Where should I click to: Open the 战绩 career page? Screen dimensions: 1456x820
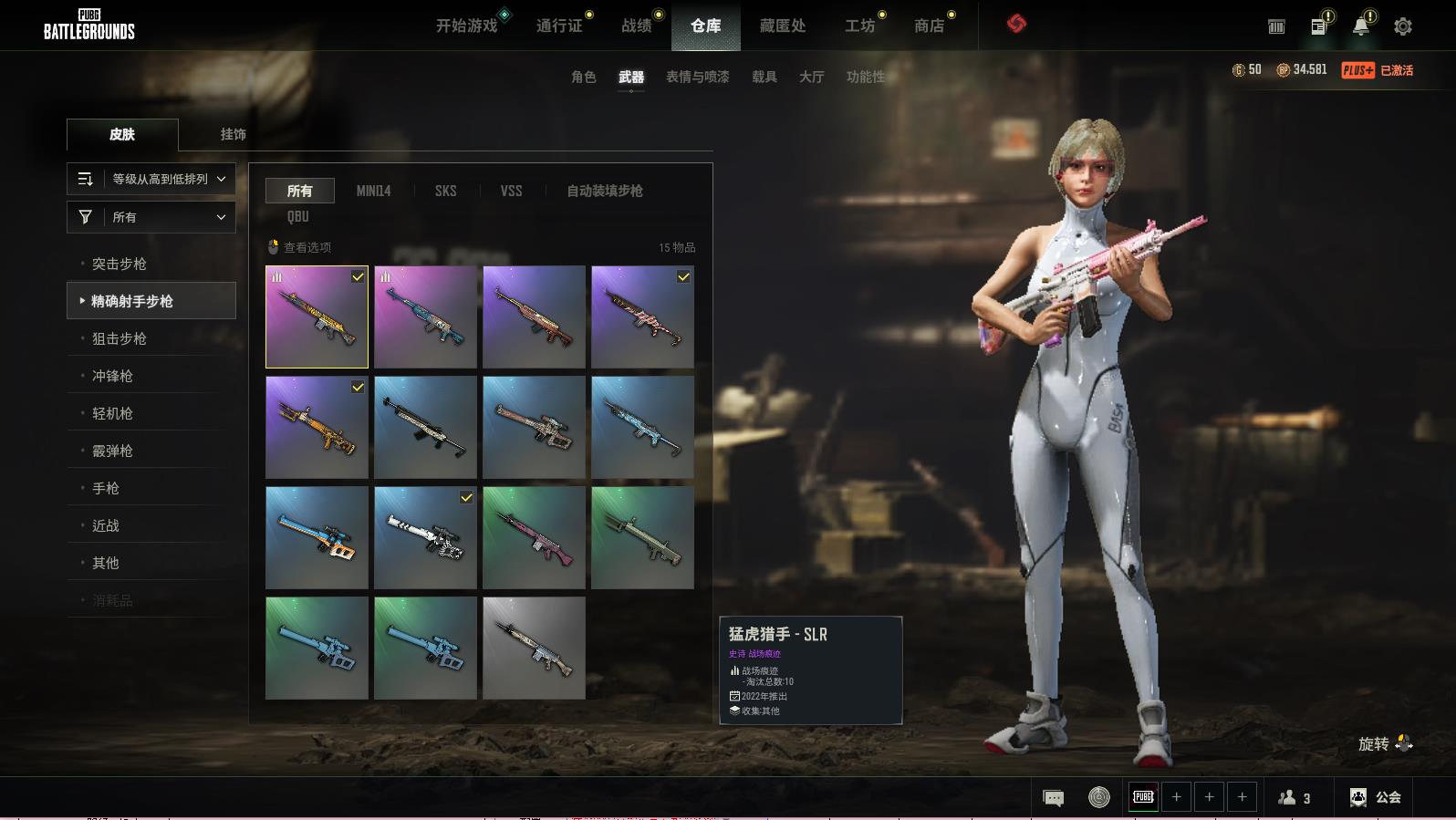(637, 26)
